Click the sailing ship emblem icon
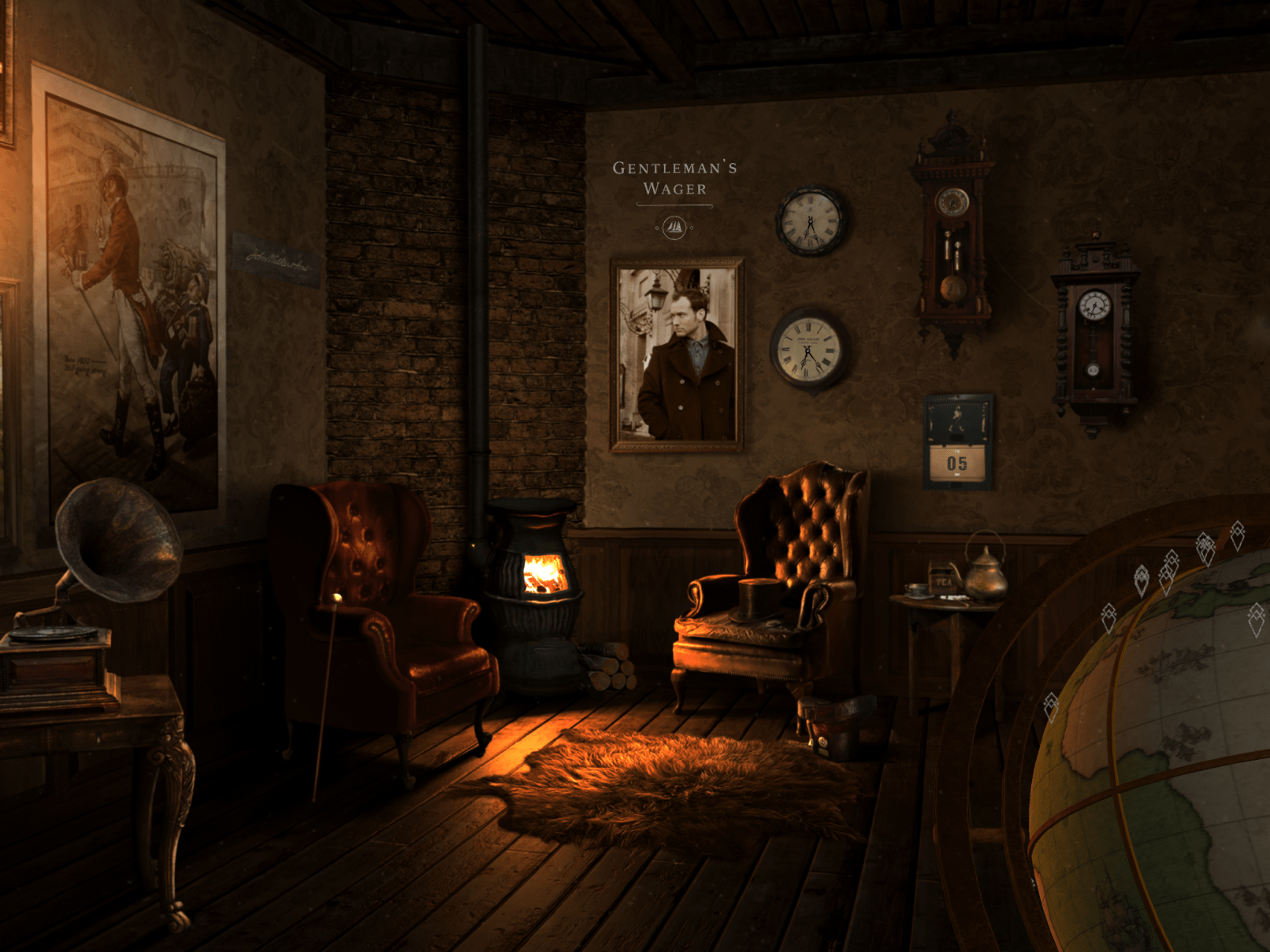The height and width of the screenshot is (952, 1270). [x=674, y=228]
